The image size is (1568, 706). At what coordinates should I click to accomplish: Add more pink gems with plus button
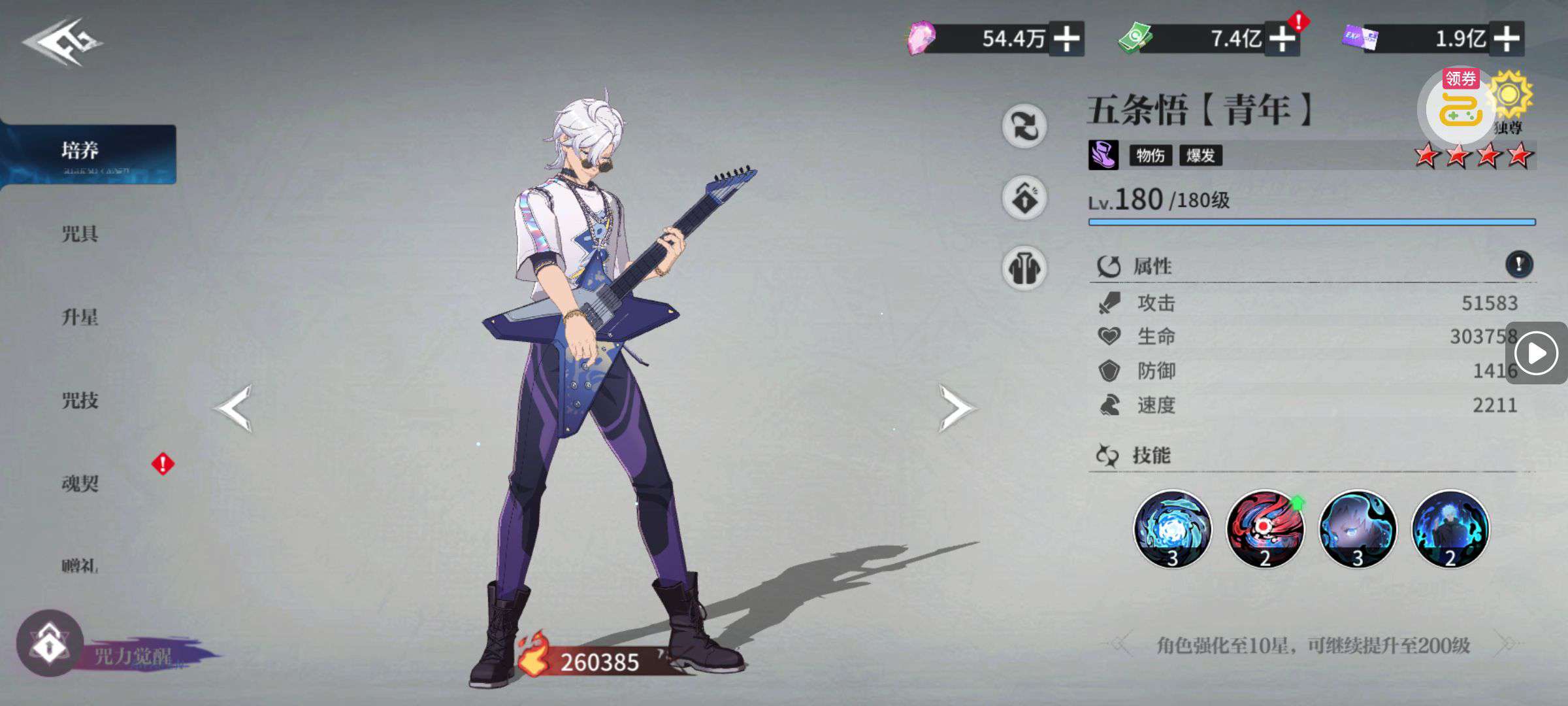[1066, 39]
